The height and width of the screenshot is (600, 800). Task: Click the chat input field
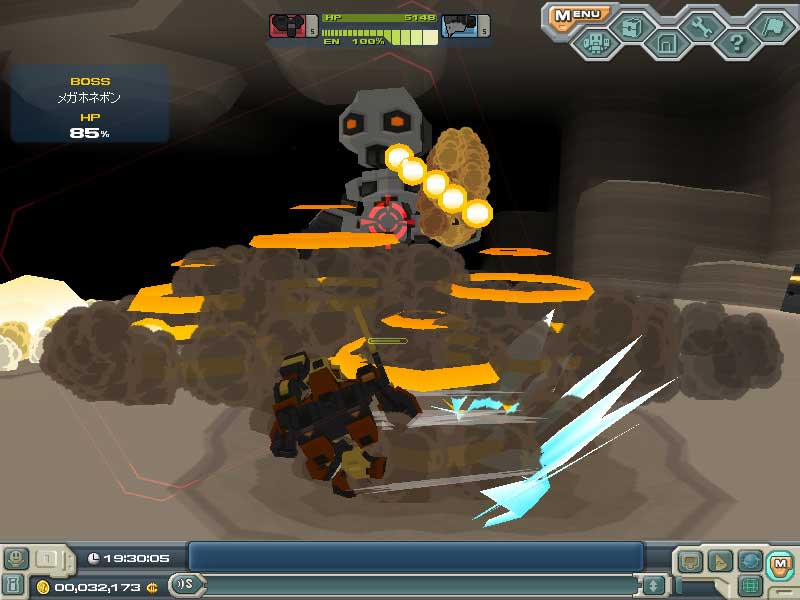point(420,585)
